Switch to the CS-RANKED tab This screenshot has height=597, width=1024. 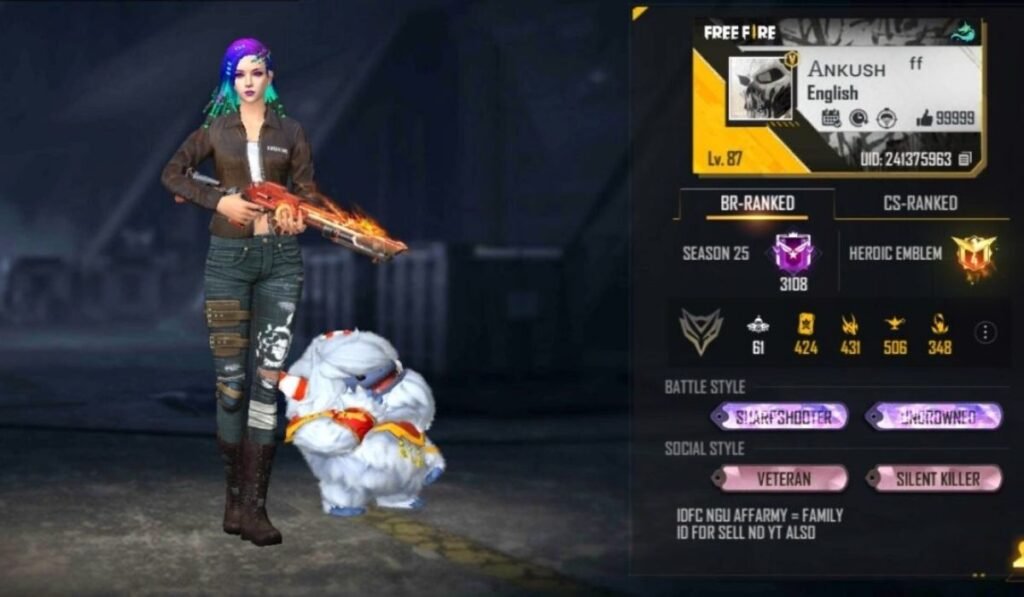pos(920,203)
